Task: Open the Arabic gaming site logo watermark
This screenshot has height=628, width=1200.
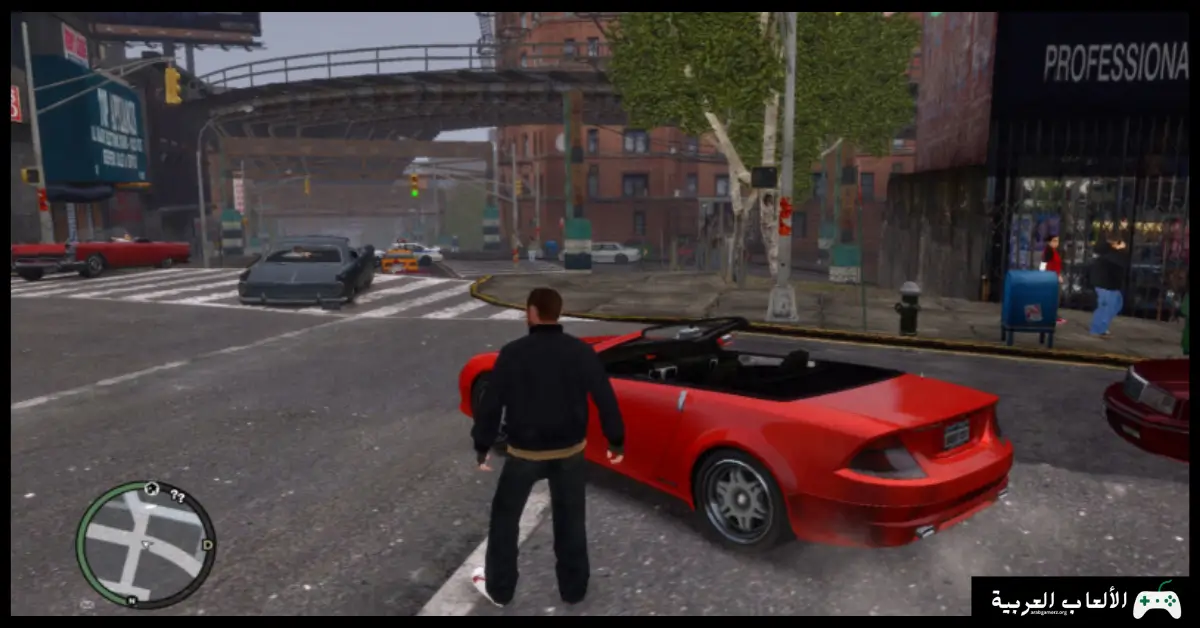Action: point(1080,600)
